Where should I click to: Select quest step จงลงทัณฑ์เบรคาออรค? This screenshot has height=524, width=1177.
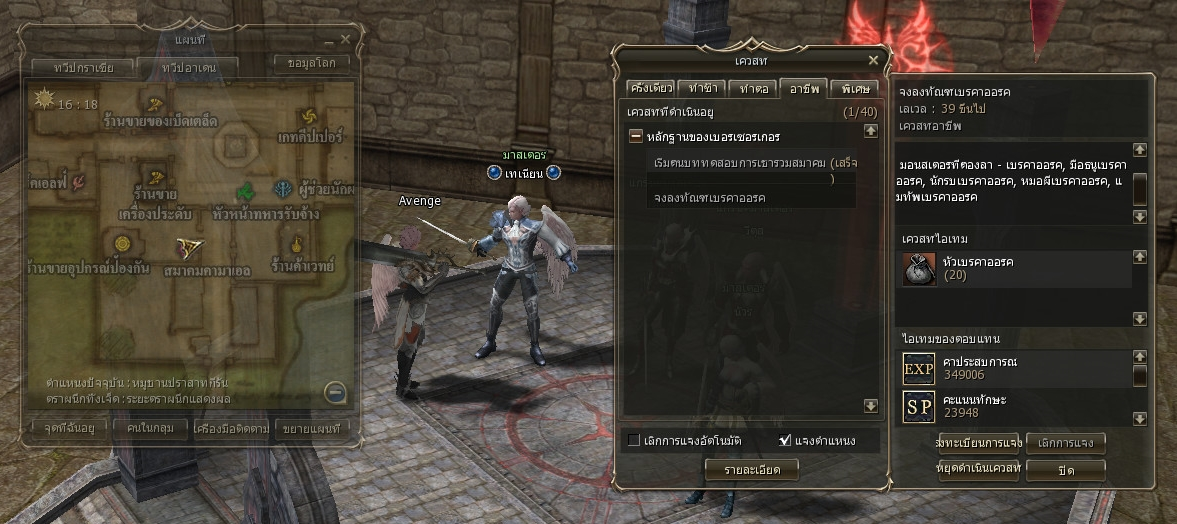709,198
